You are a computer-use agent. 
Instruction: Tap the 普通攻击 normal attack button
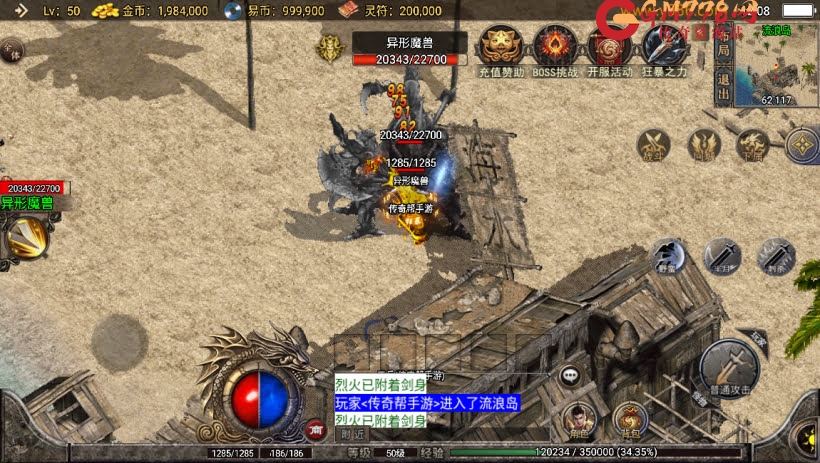point(730,368)
